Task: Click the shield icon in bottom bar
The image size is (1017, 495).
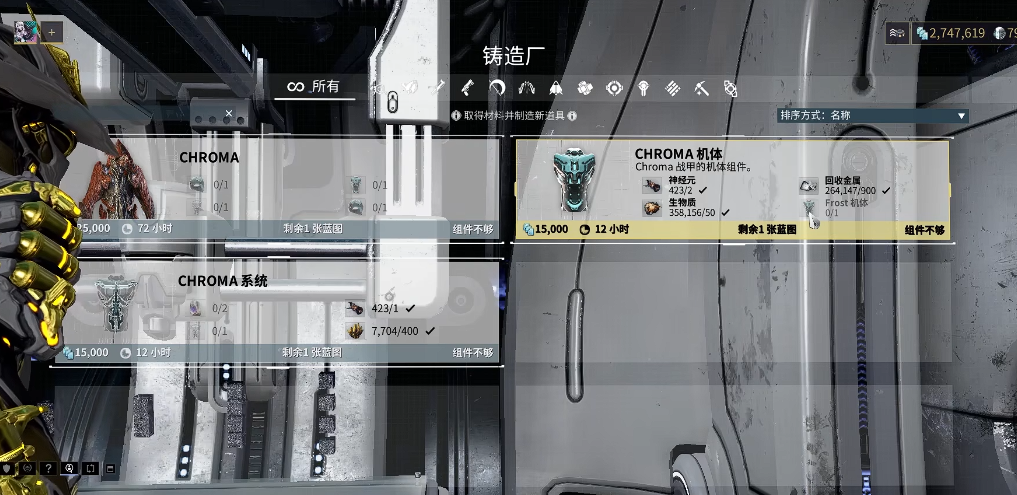Action: [8, 468]
